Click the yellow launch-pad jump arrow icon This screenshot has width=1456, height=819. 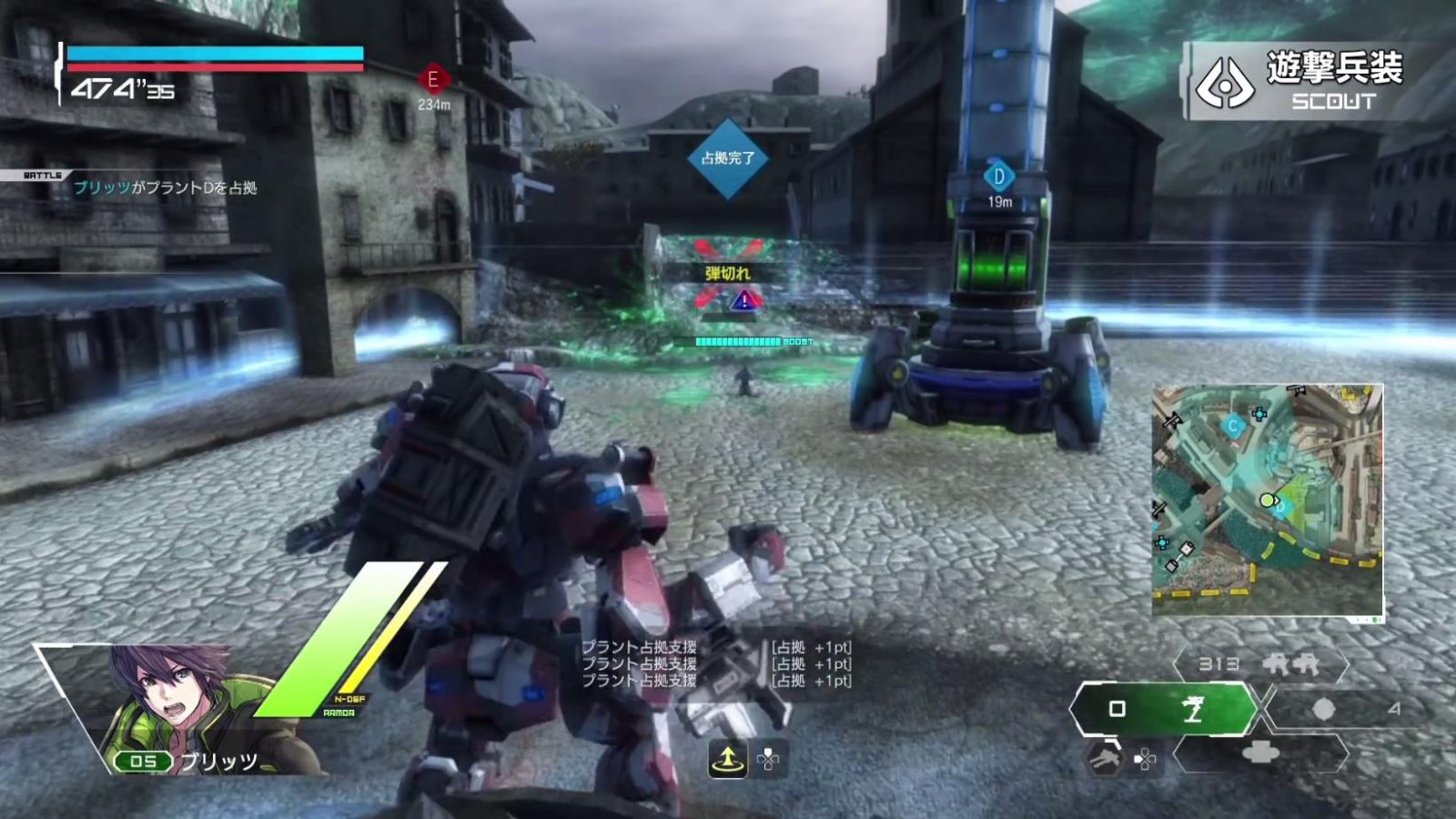point(727,761)
